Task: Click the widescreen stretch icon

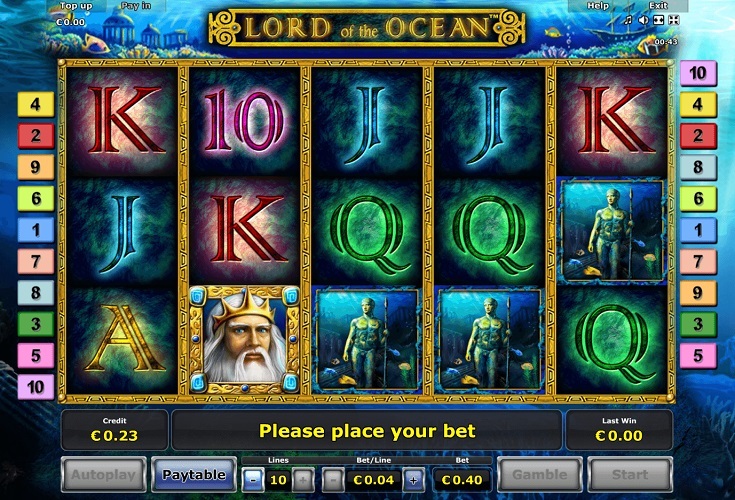Action: click(658, 19)
